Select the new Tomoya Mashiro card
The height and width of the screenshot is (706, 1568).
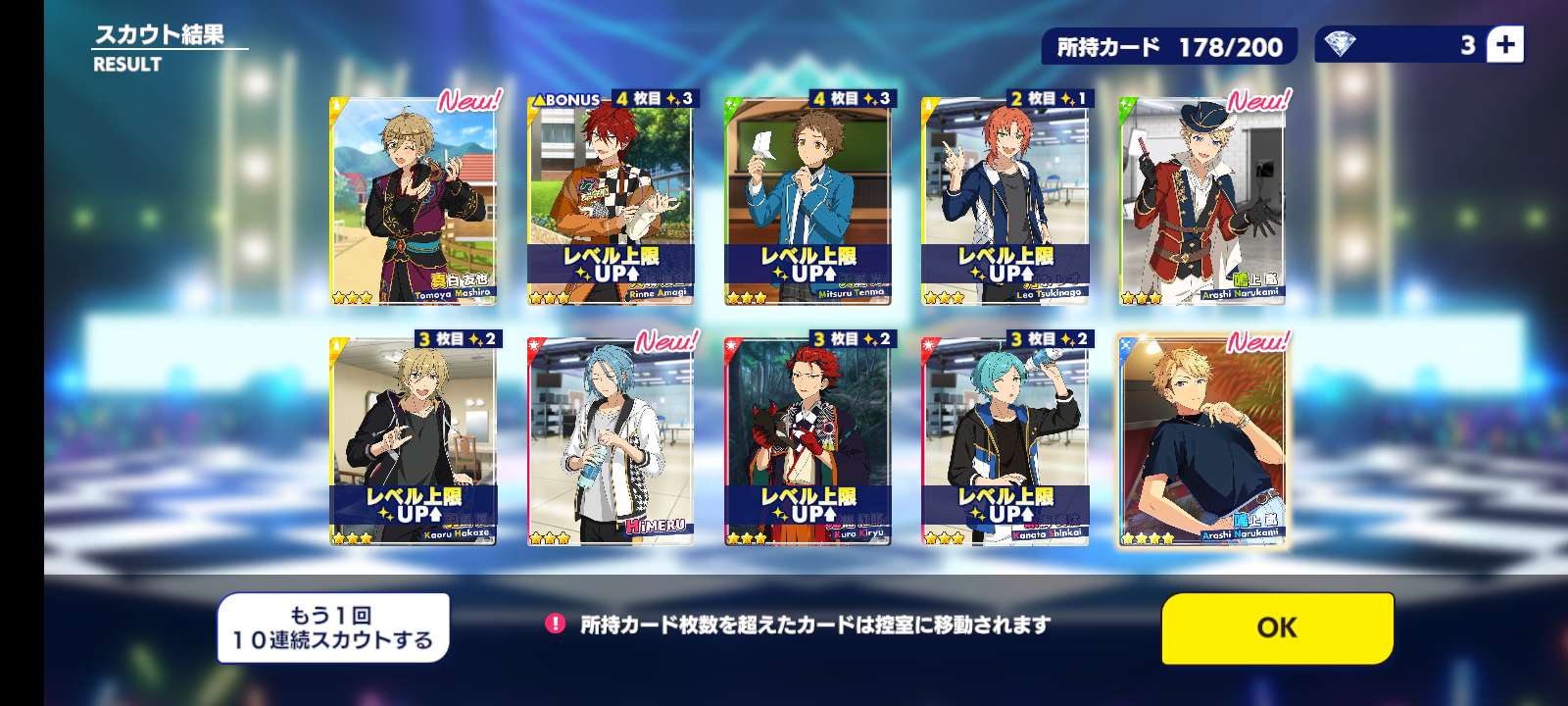[414, 202]
